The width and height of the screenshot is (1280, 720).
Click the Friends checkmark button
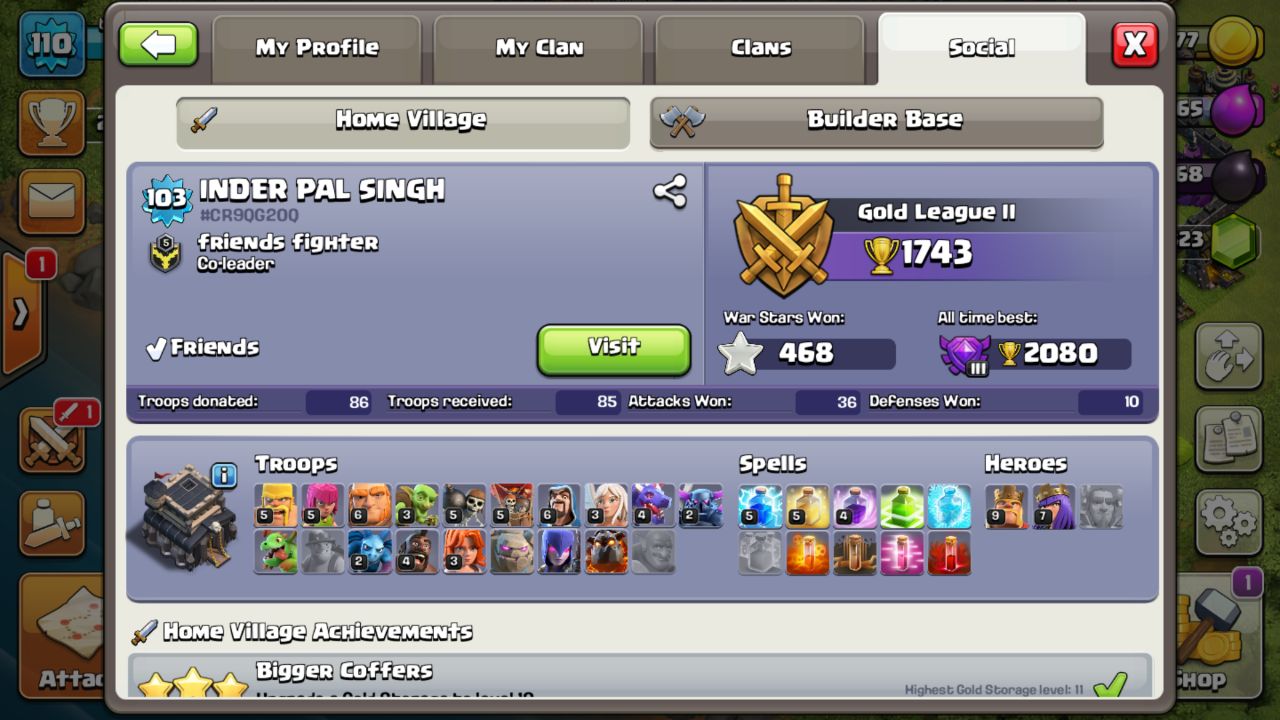(x=203, y=348)
